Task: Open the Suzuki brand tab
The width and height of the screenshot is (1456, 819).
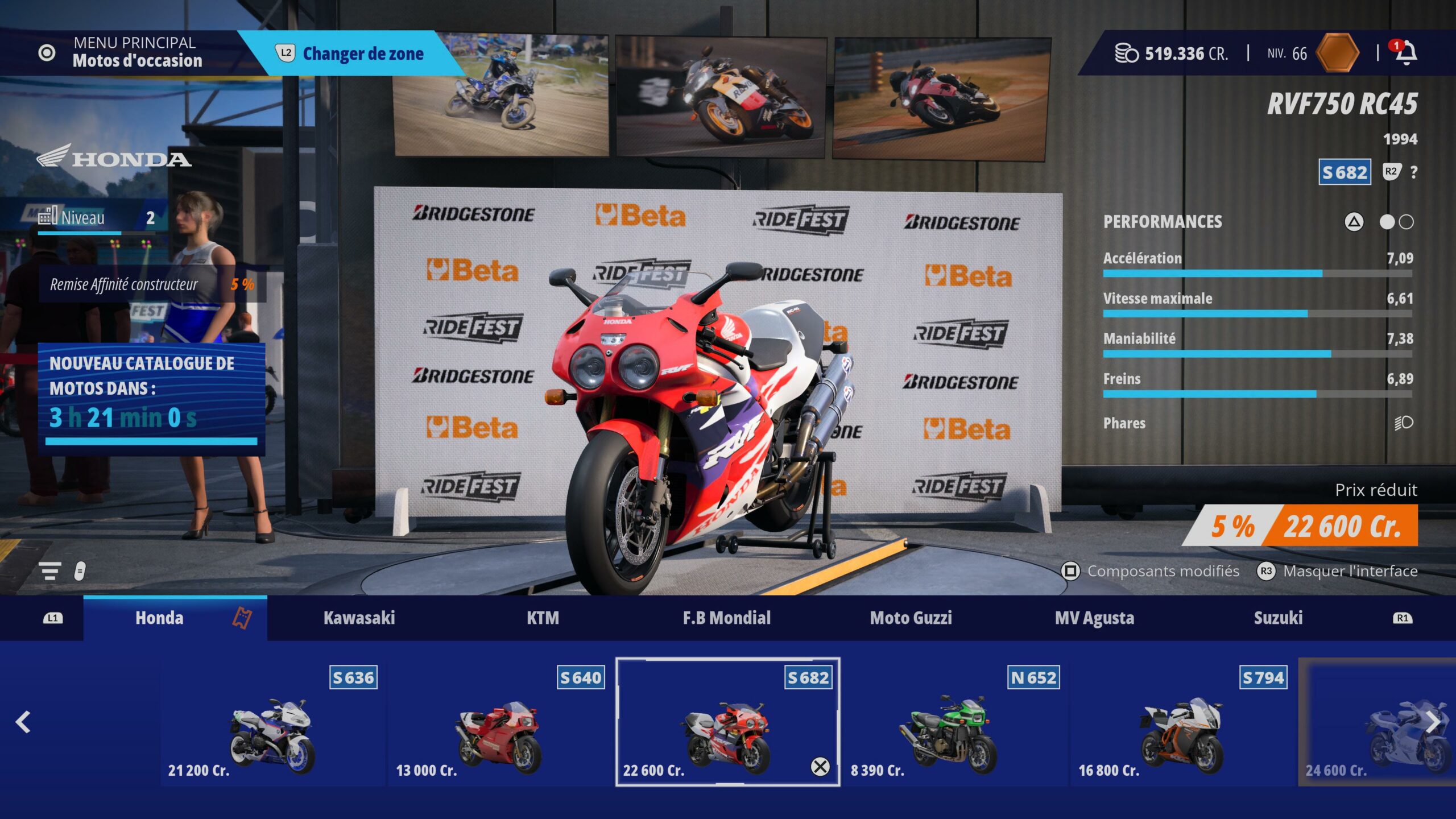Action: (x=1278, y=618)
